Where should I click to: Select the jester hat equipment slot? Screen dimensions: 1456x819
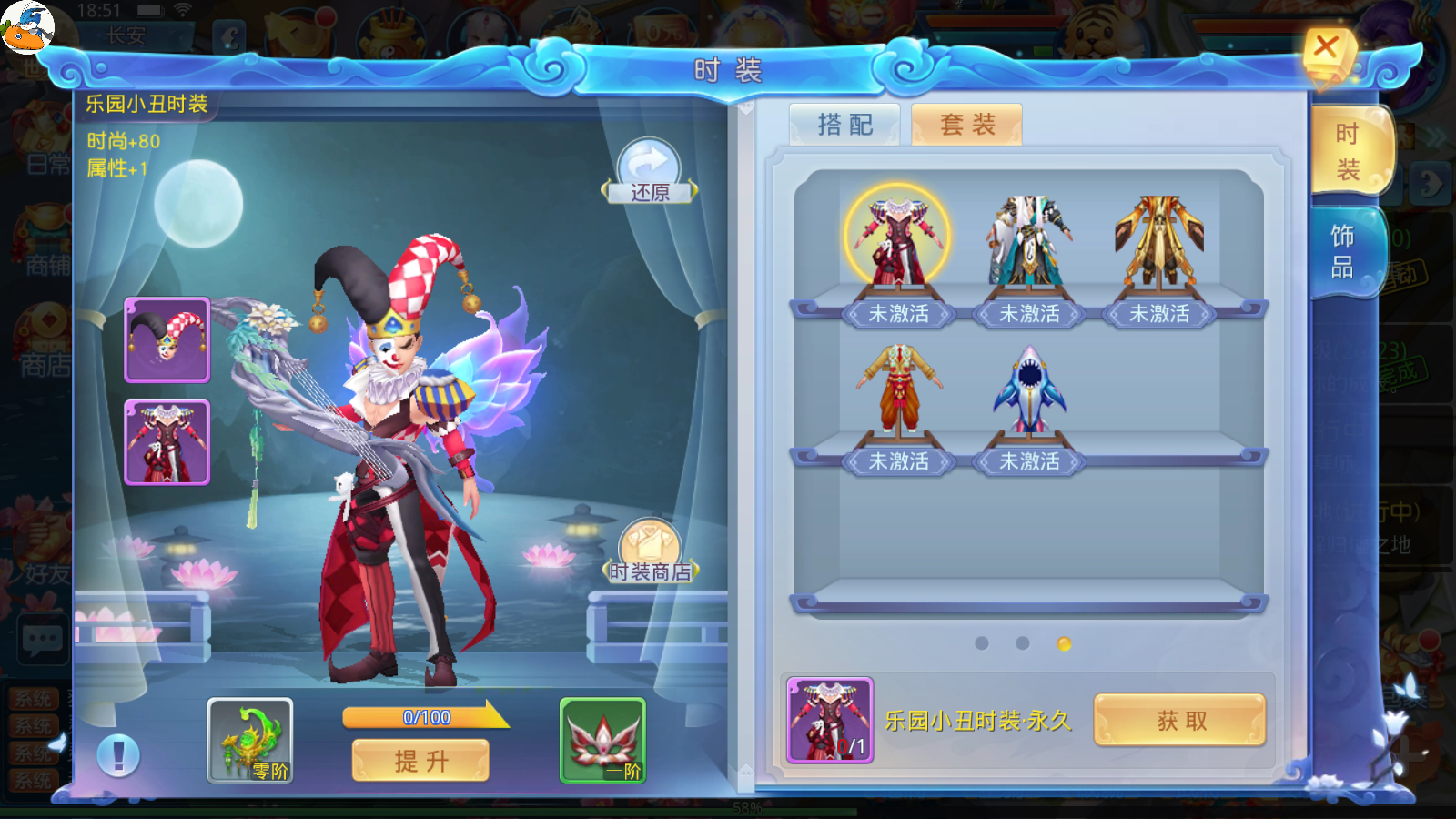[x=167, y=339]
